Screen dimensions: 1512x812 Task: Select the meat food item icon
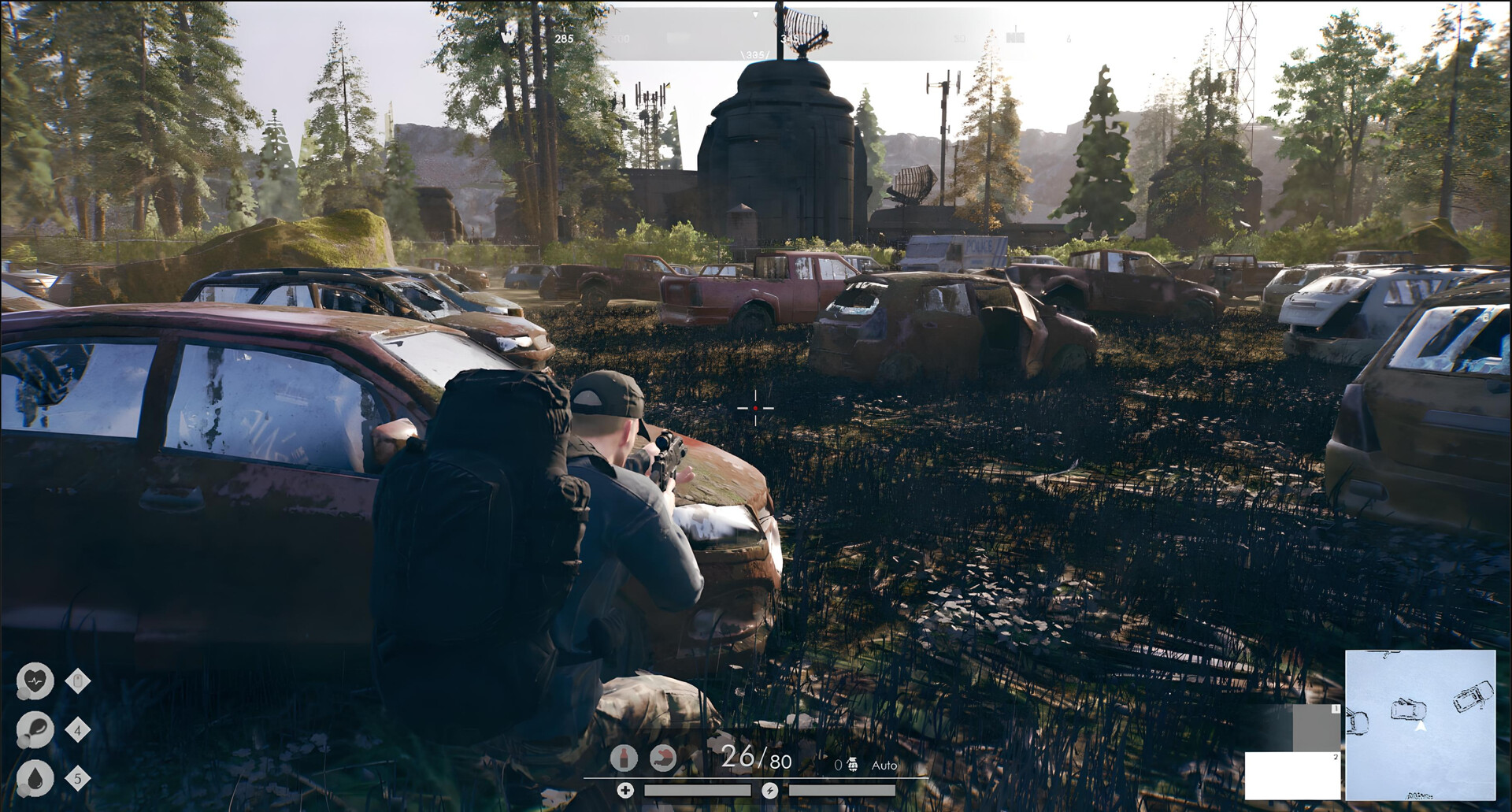[x=664, y=757]
